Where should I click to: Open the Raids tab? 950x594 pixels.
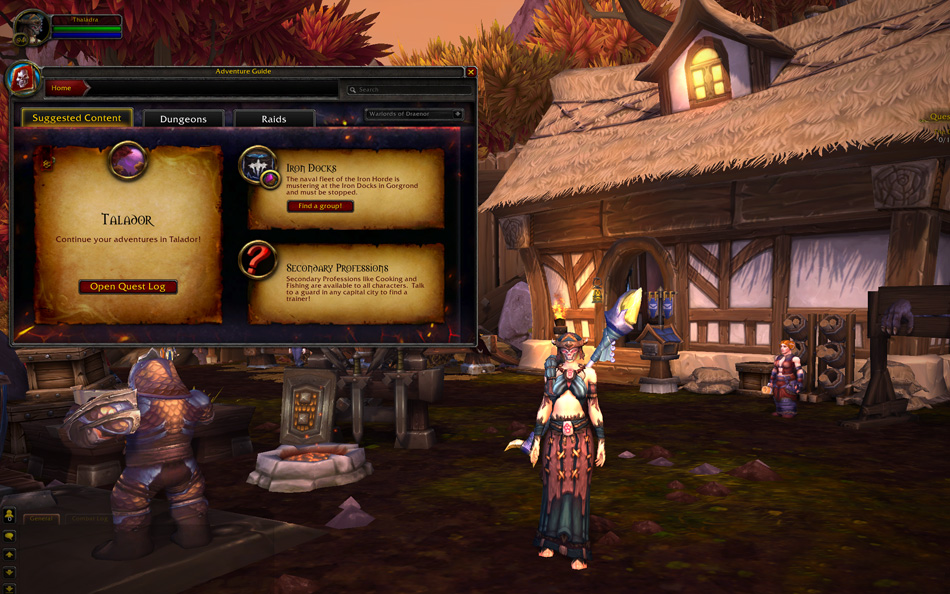click(274, 119)
